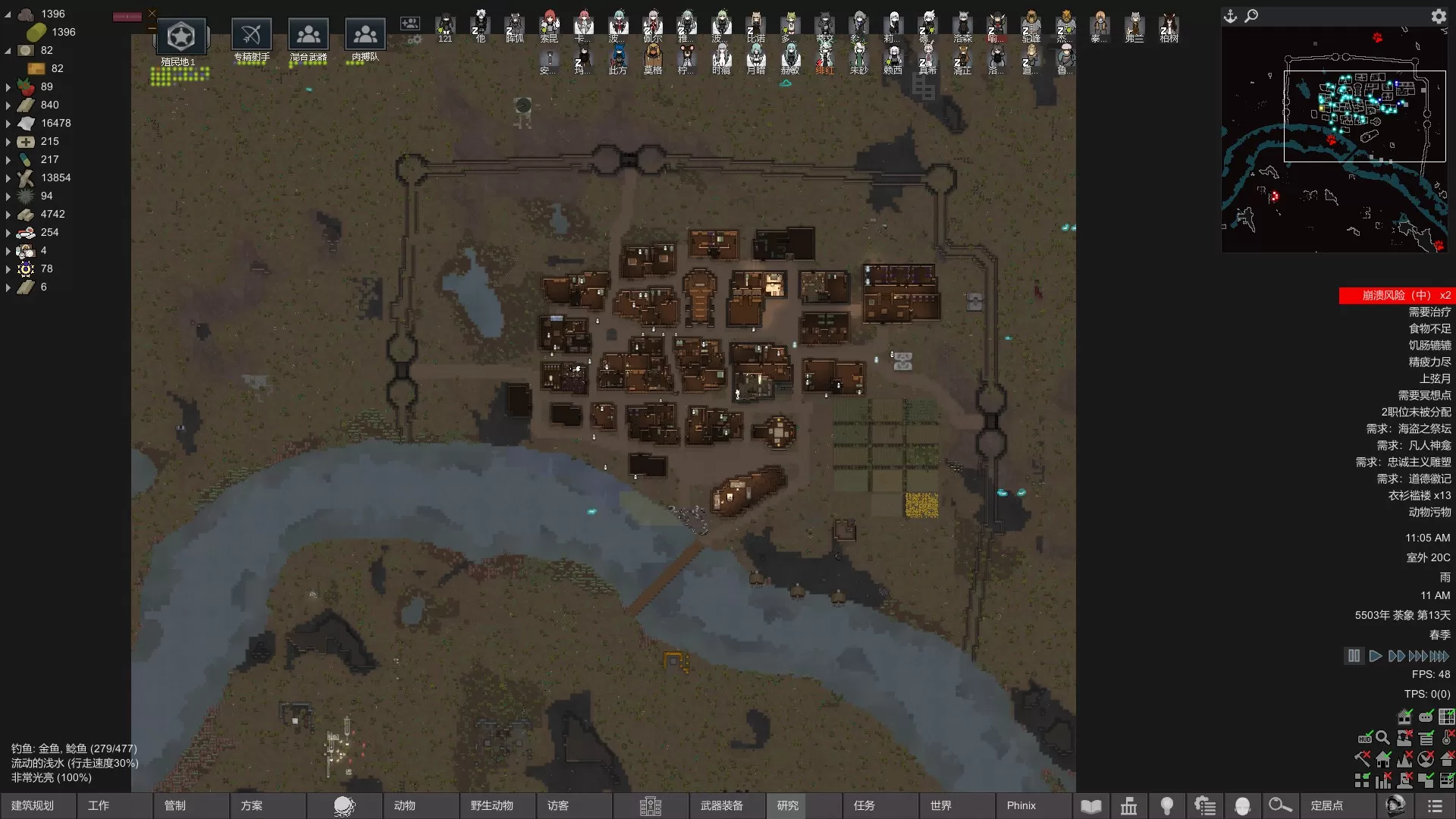
Task: Select the 肉搏队 melee squad group
Action: tap(366, 35)
